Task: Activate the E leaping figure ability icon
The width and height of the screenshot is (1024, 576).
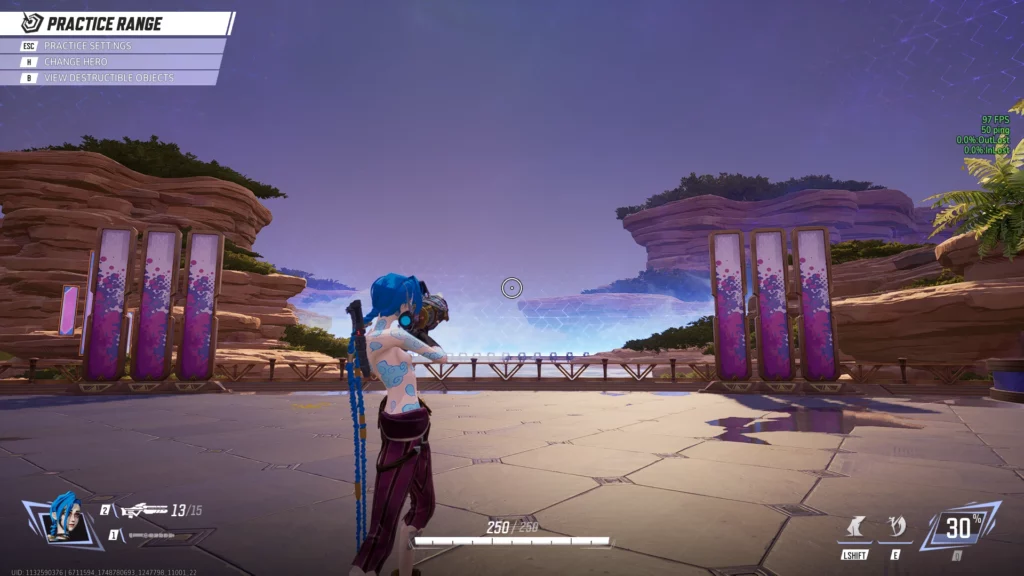Action: [x=896, y=527]
